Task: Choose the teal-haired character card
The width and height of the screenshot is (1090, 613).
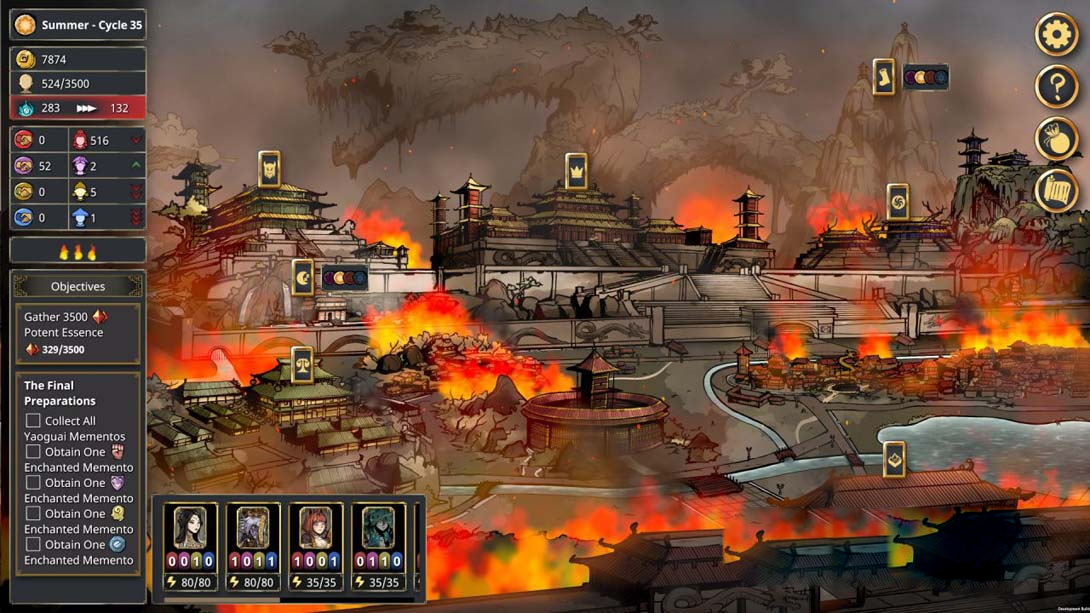Action: 378,528
